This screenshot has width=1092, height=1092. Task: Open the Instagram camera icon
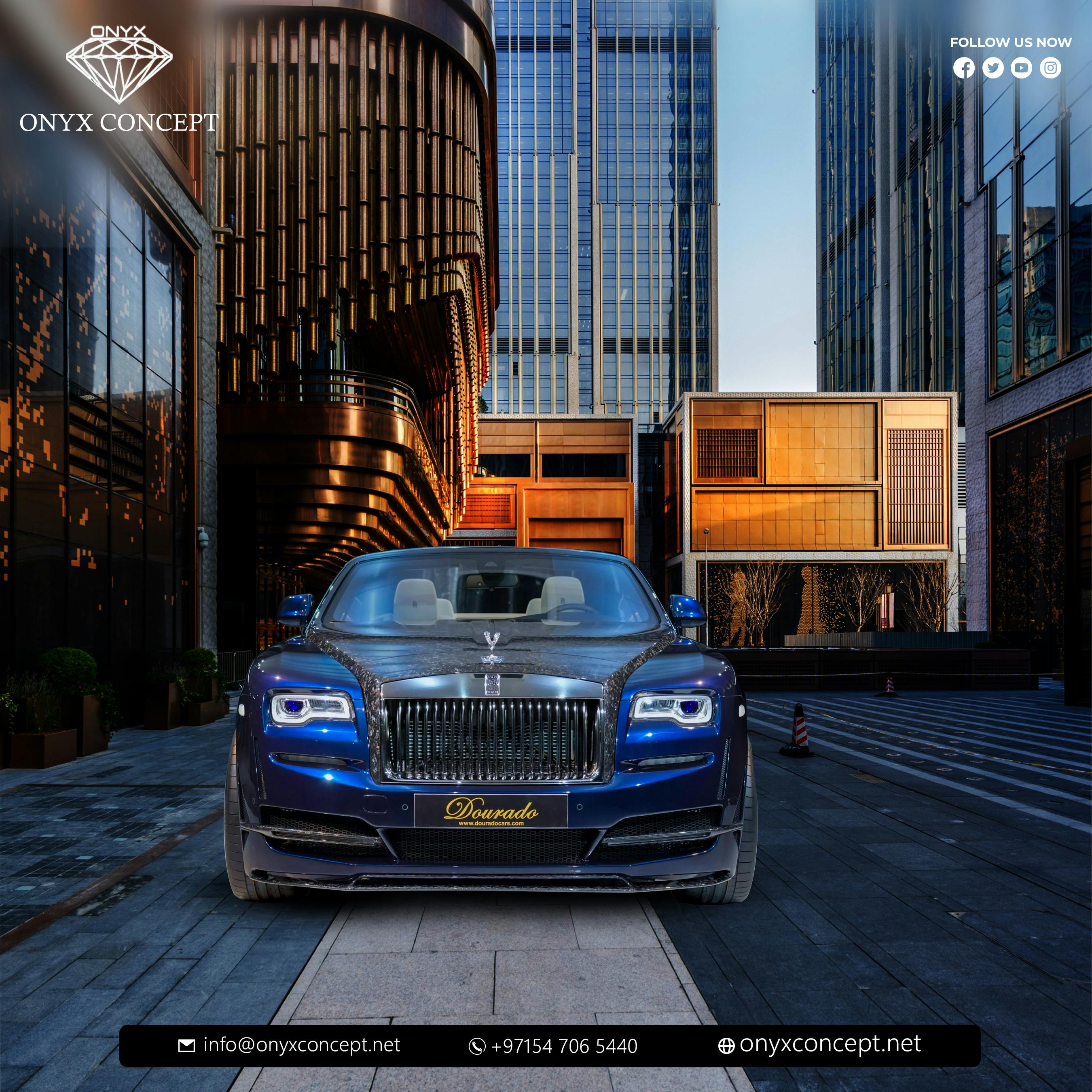pyautogui.click(x=1050, y=68)
